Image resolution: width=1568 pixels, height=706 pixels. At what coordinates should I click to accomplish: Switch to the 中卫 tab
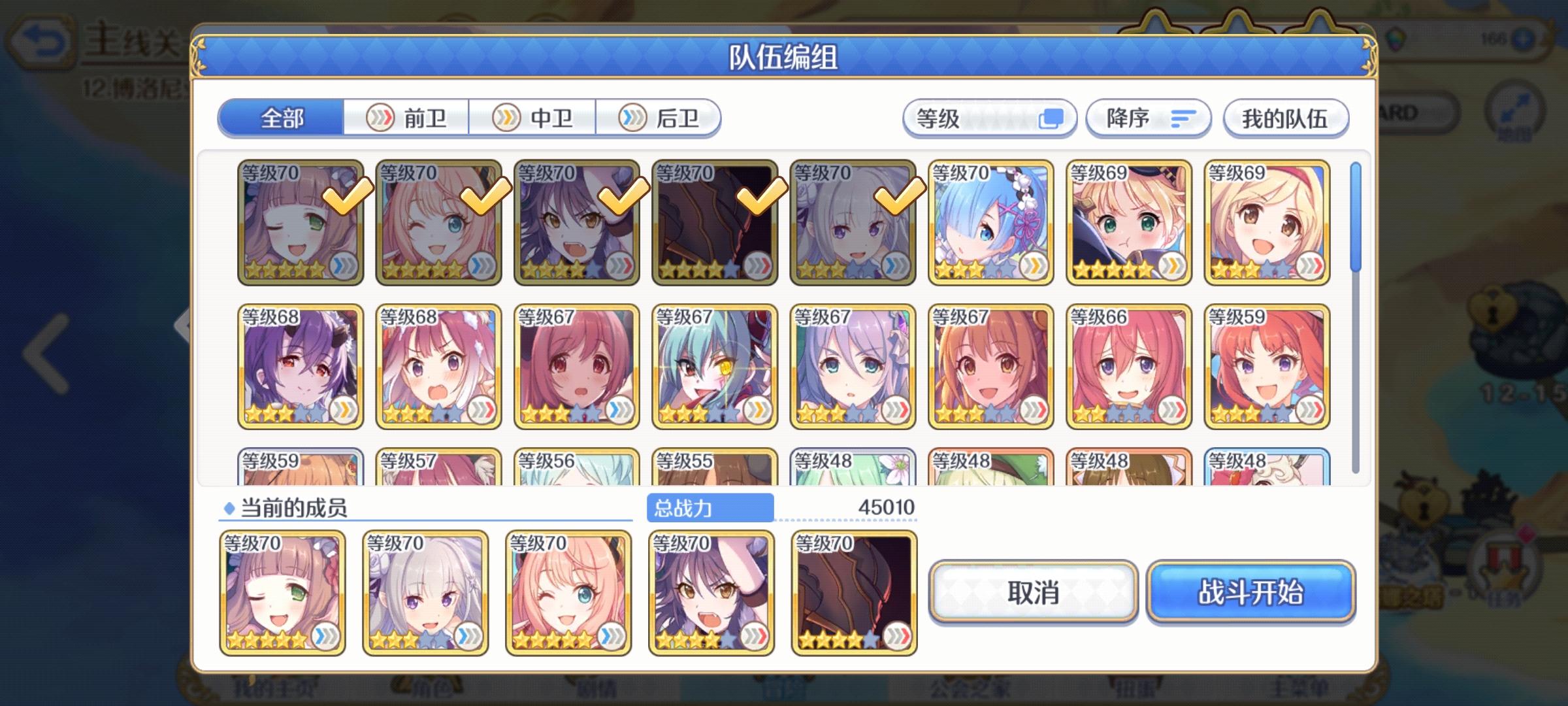tap(531, 118)
